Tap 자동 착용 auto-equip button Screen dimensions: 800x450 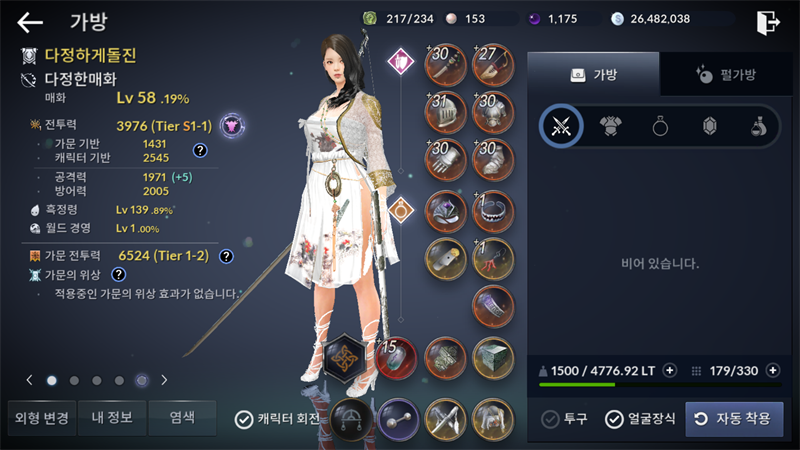pyautogui.click(x=734, y=419)
